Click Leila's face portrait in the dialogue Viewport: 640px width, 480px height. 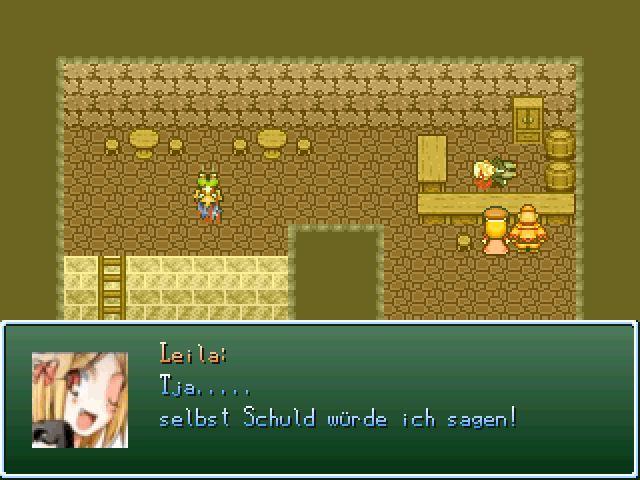[x=80, y=399]
